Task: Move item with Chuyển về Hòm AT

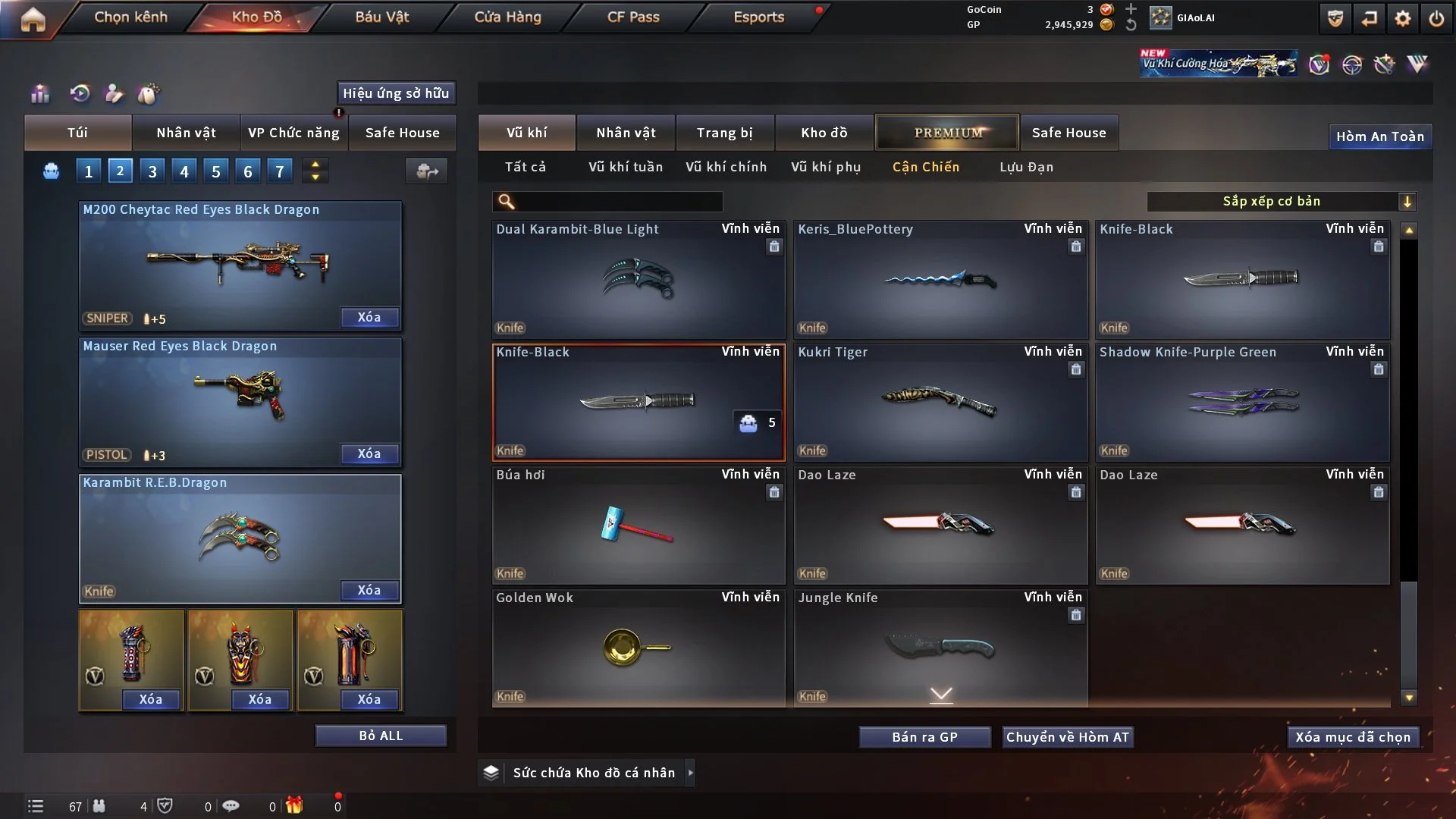Action: coord(1068,737)
